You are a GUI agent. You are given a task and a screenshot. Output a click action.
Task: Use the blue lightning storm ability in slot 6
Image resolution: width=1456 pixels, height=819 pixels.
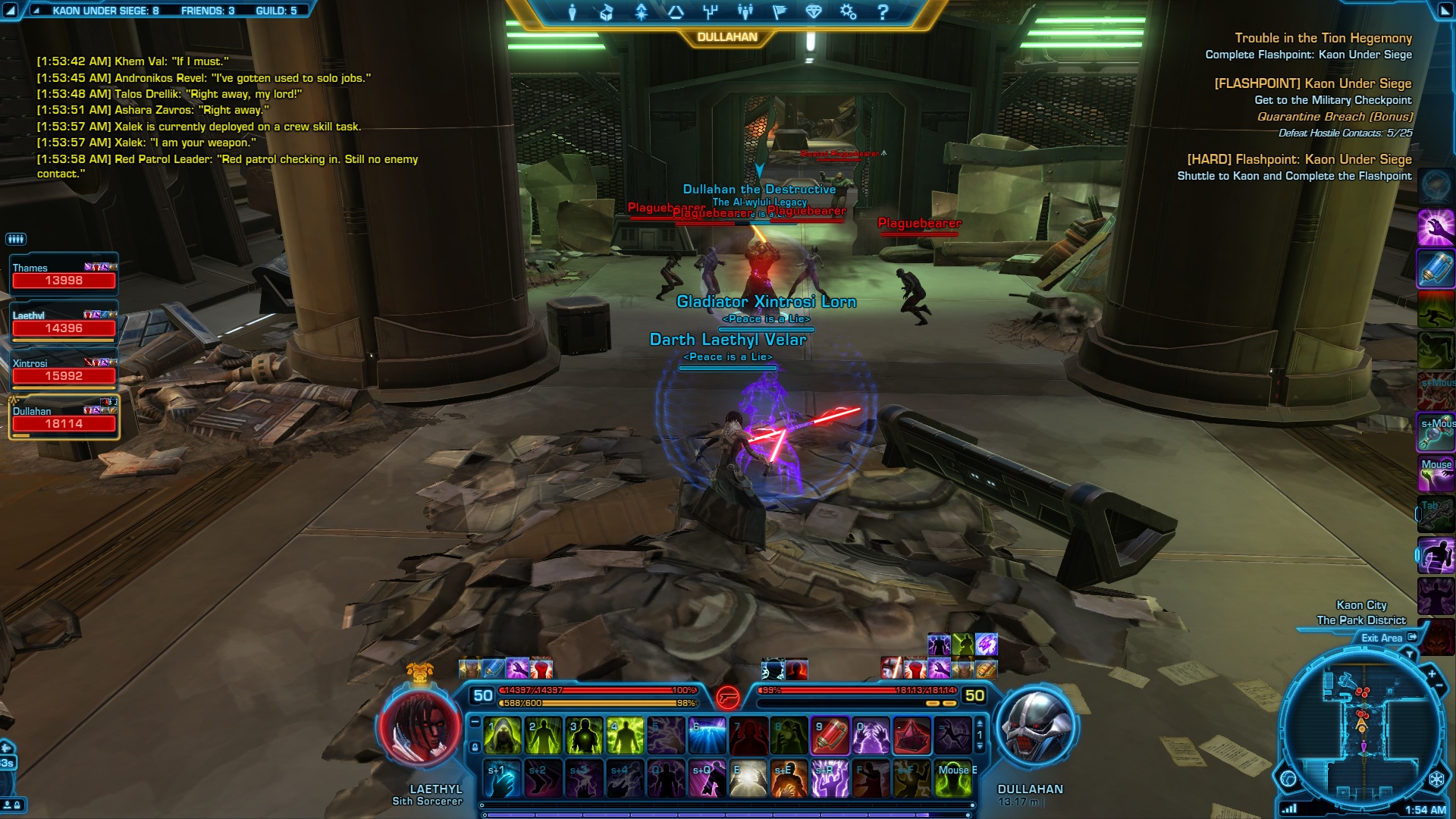[708, 736]
